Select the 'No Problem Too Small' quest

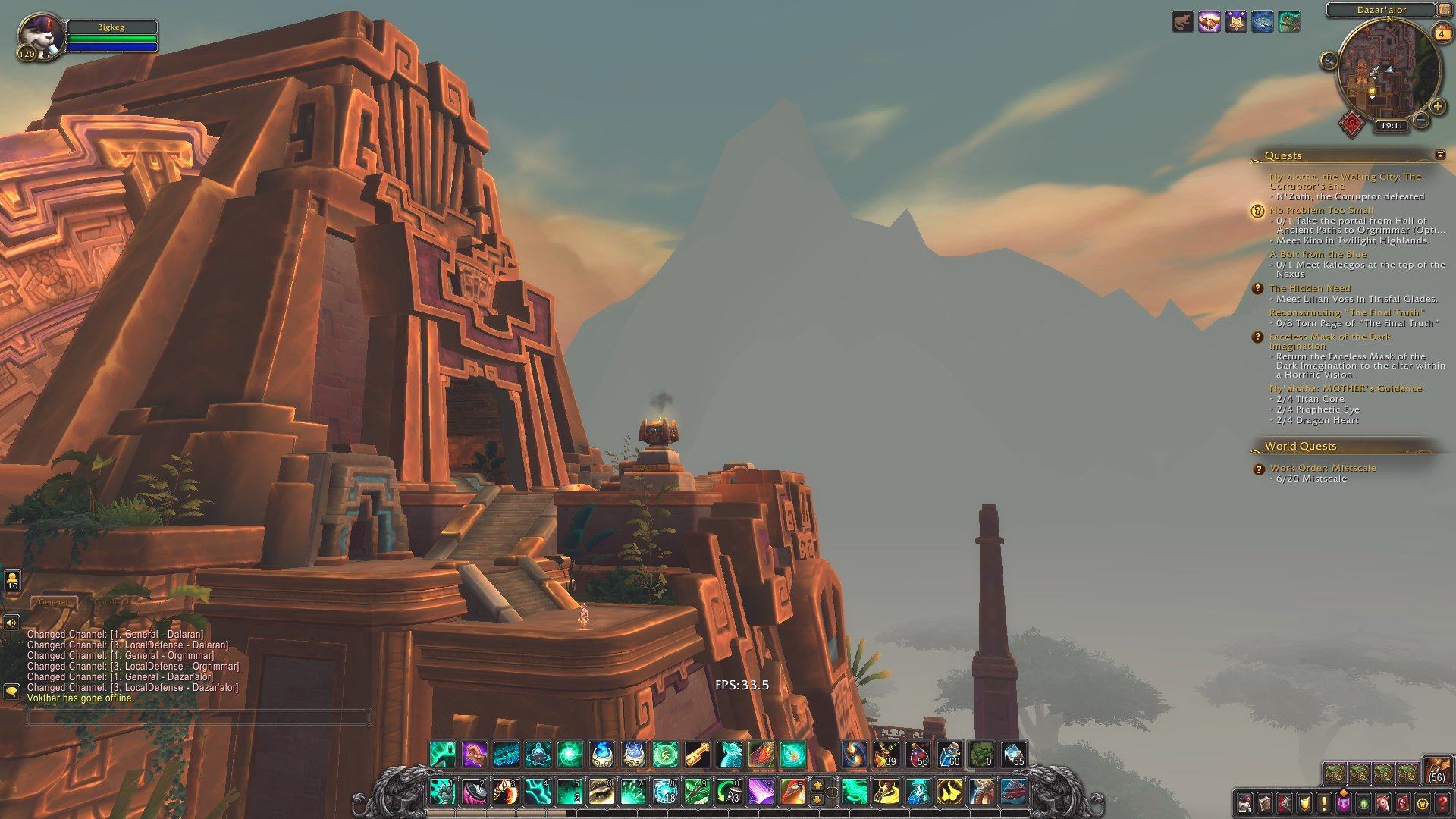(x=1320, y=210)
